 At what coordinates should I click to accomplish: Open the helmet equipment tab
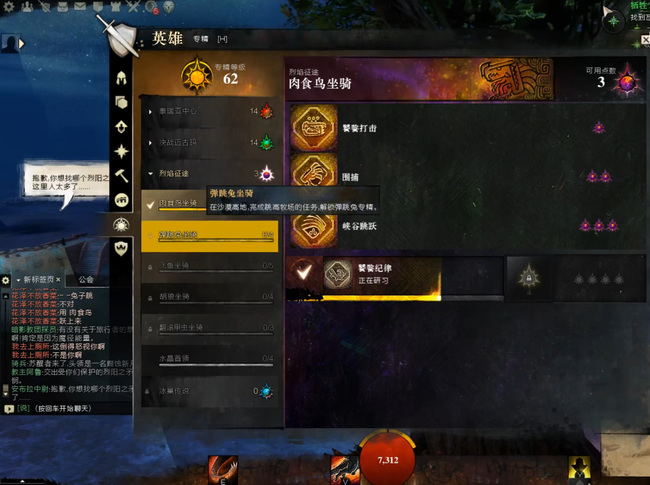[122, 78]
